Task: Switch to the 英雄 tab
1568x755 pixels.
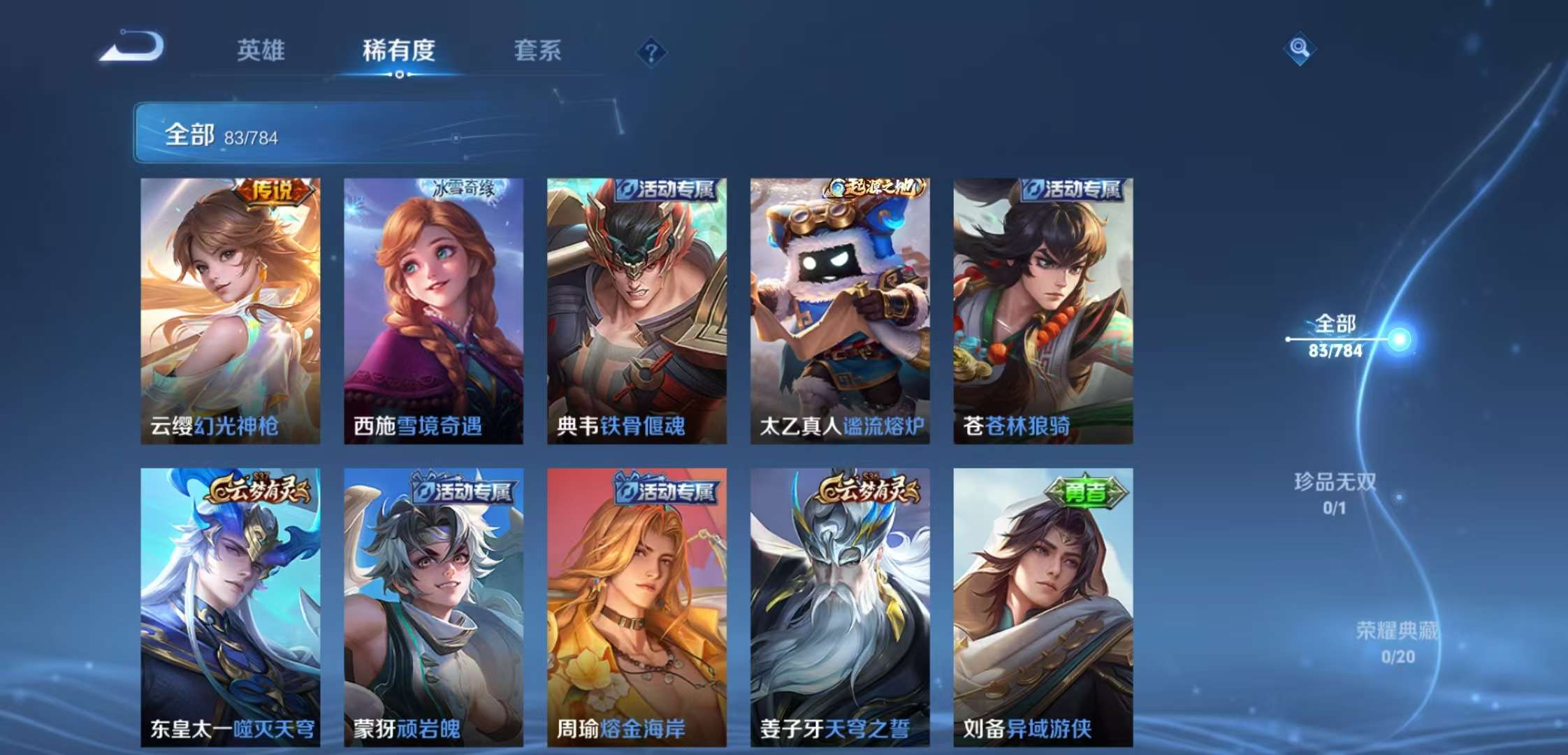Action: pyautogui.click(x=261, y=52)
